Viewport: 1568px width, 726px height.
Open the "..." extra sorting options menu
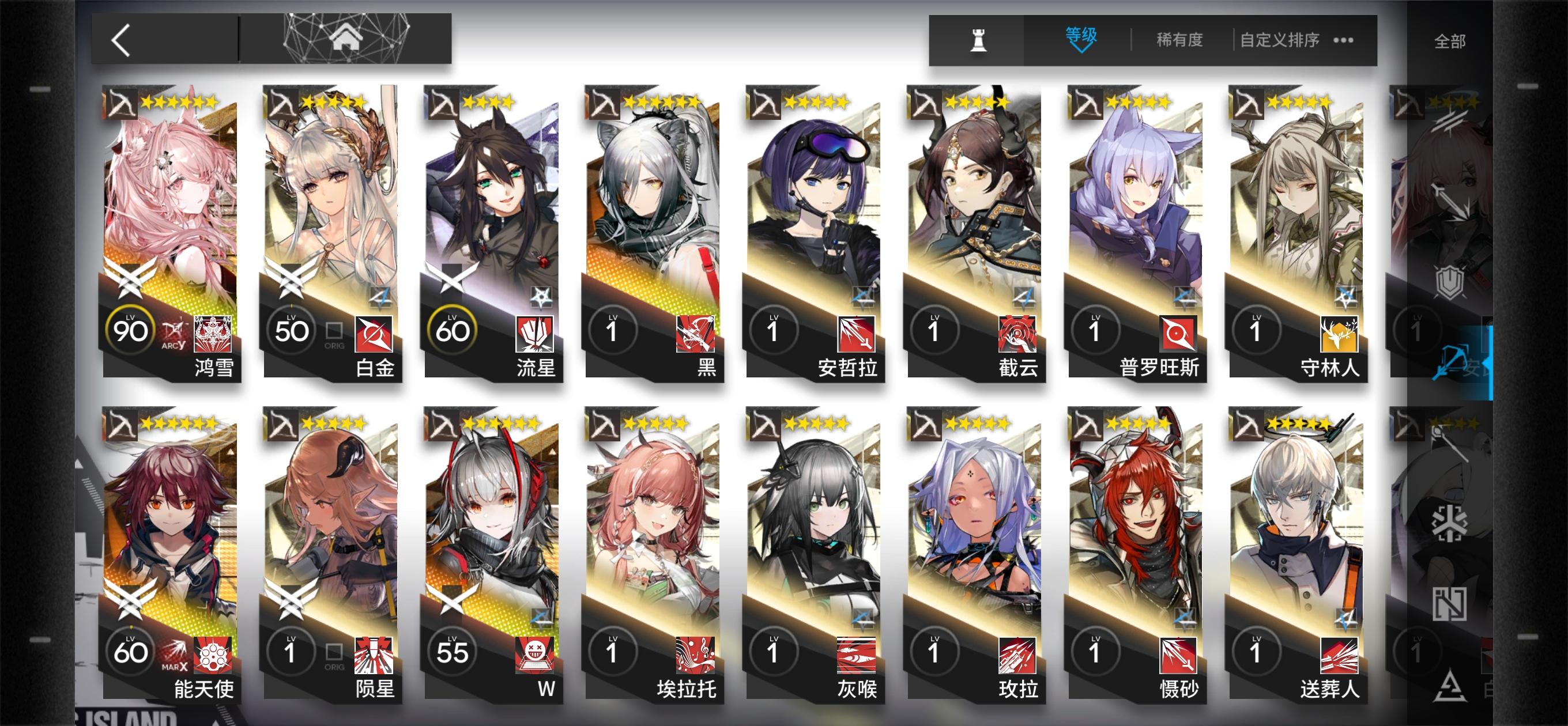1343,40
